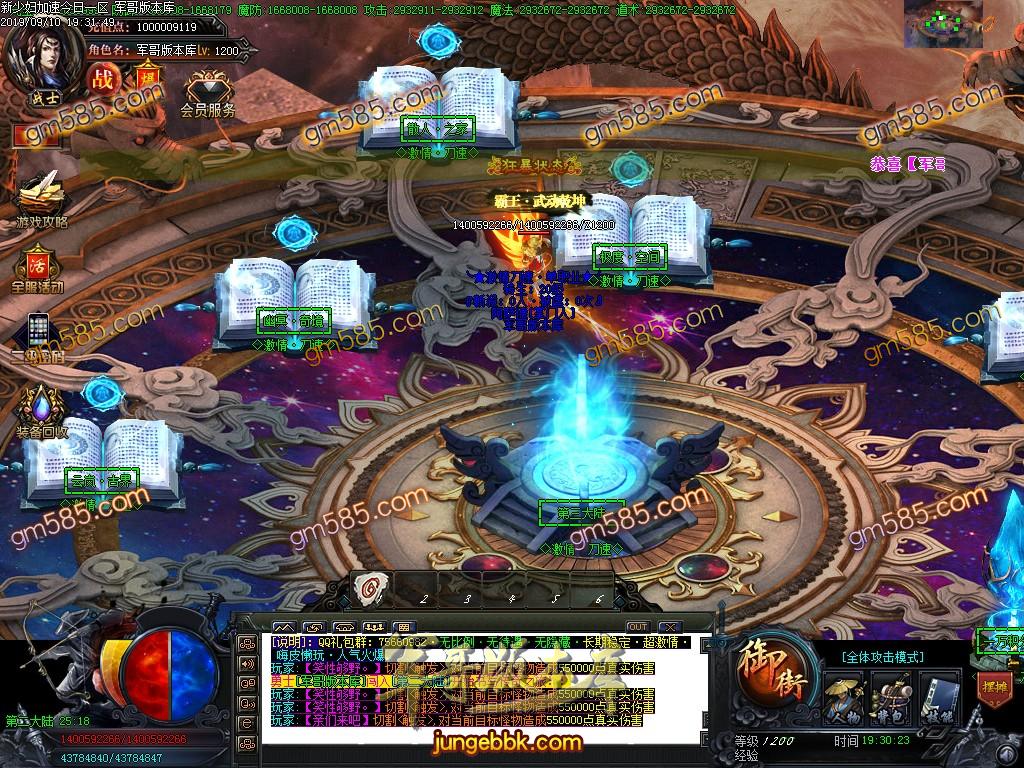
Task: Select the scroll item in hotbar slot 1
Action: tap(370, 589)
